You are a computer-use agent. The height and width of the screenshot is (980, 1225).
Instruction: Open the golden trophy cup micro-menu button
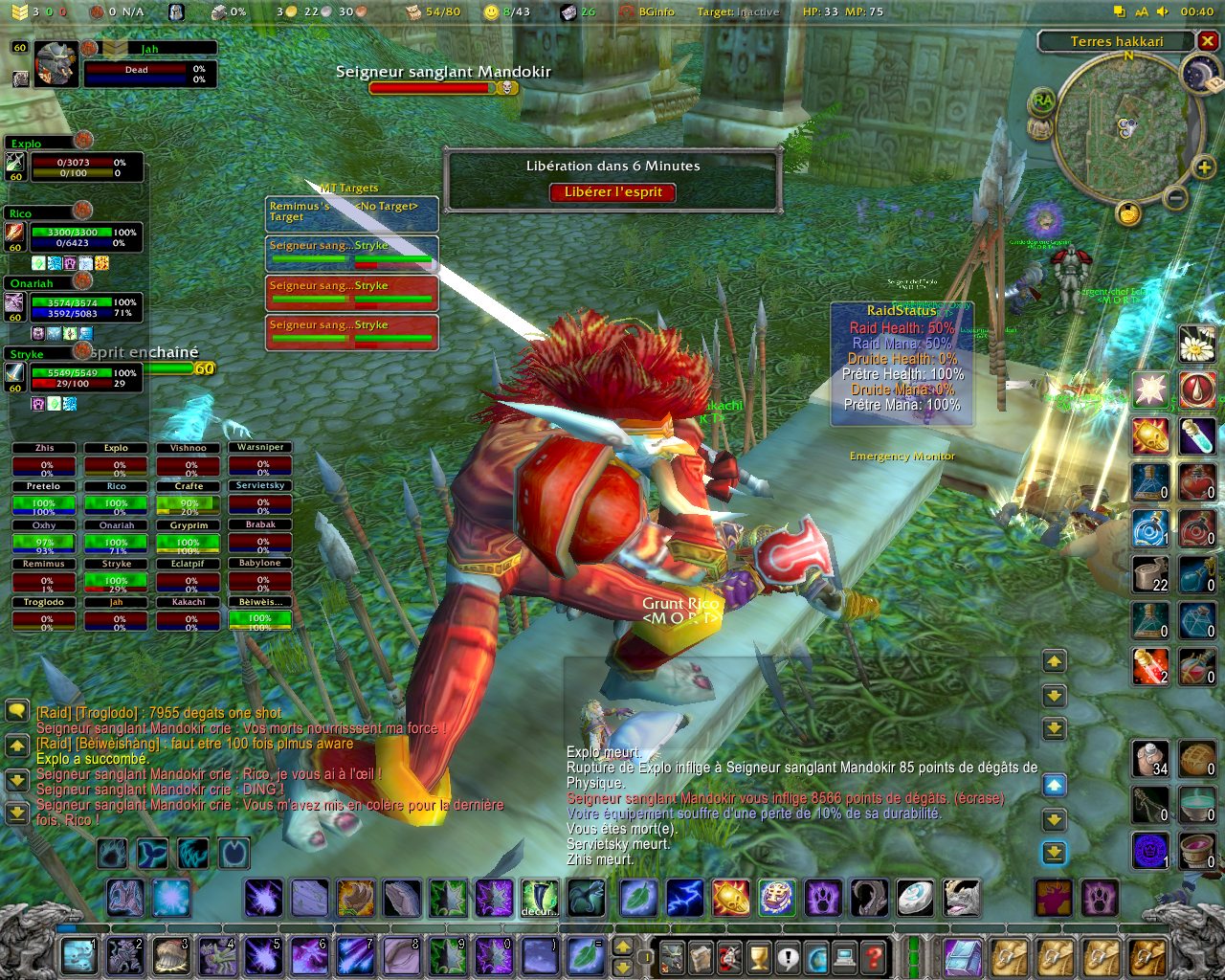click(759, 956)
